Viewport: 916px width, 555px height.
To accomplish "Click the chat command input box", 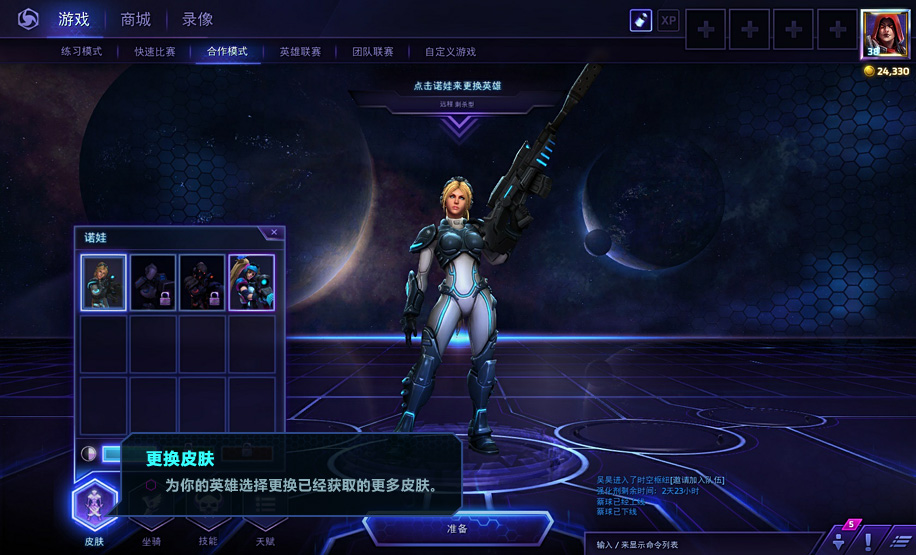I will tap(700, 544).
